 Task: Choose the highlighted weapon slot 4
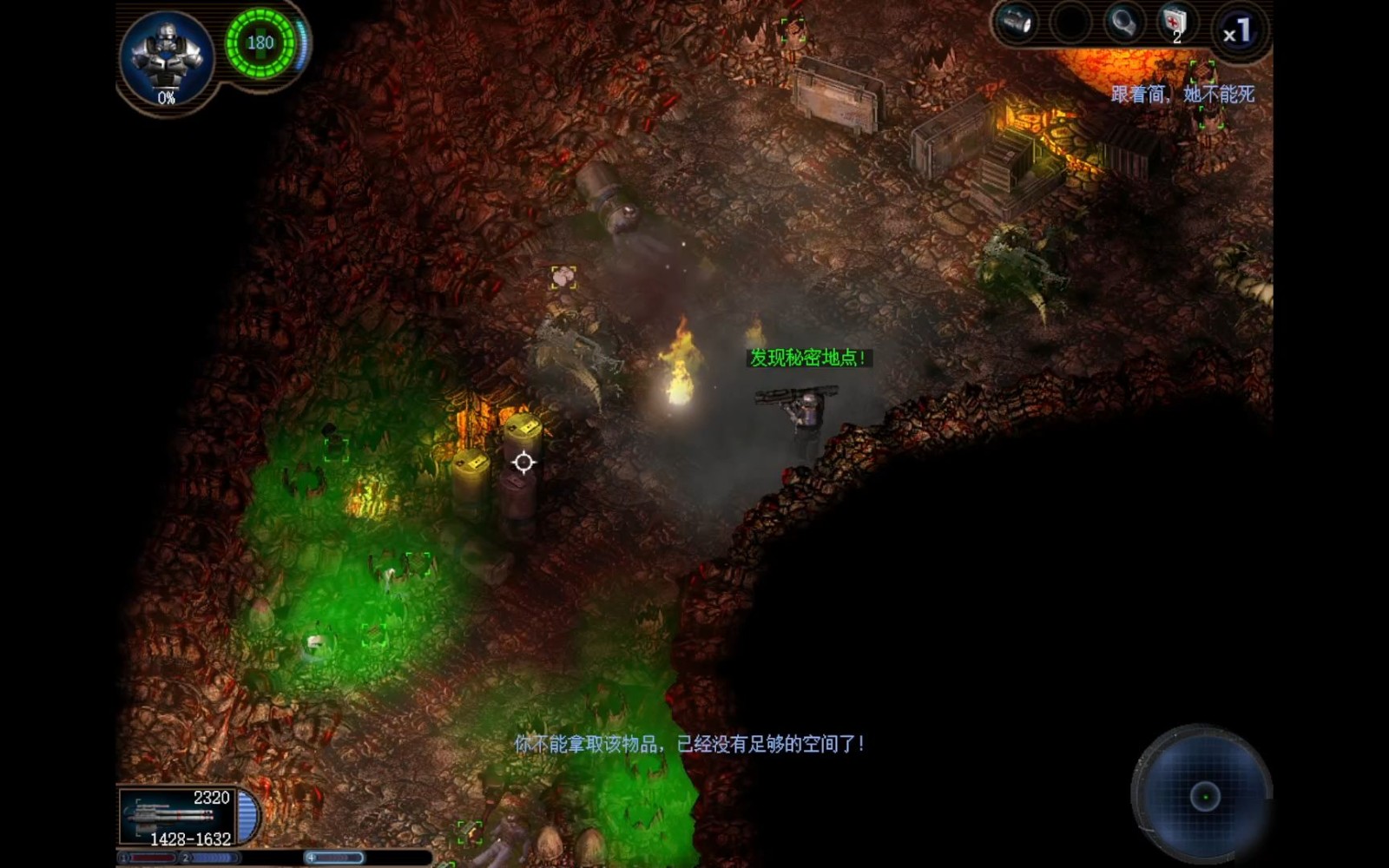(x=333, y=858)
